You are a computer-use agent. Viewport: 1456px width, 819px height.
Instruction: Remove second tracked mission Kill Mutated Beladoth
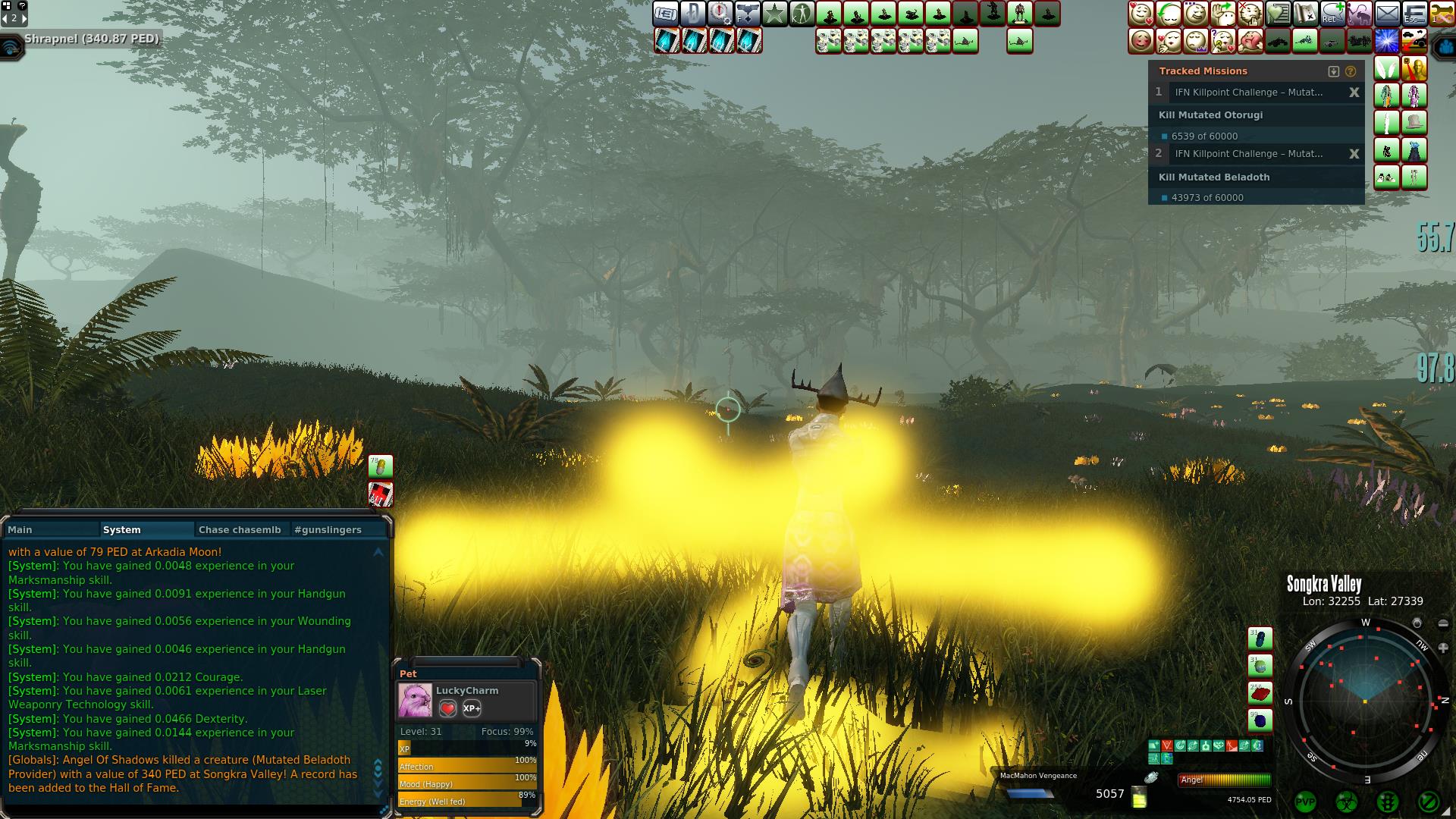(x=1354, y=154)
